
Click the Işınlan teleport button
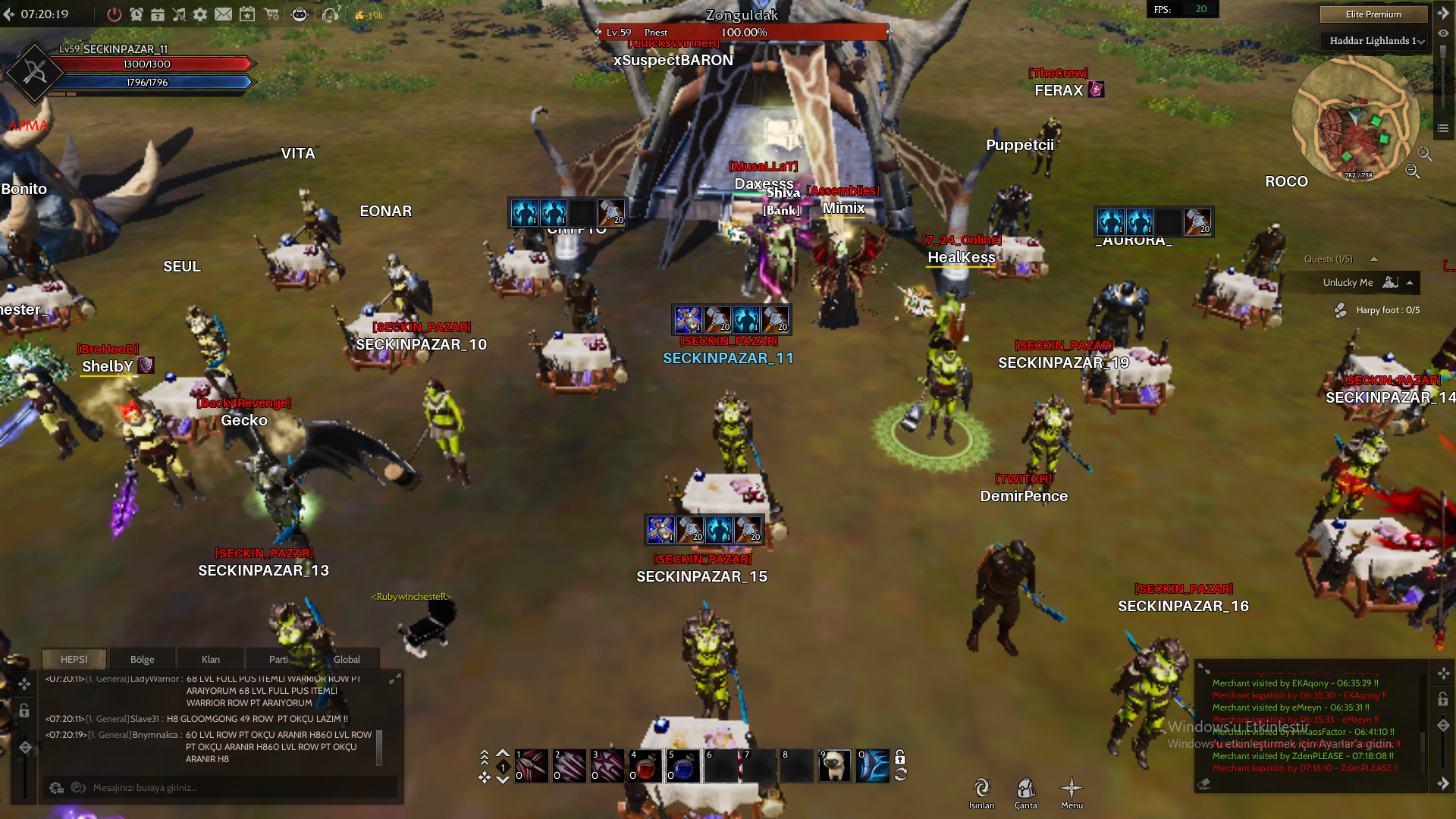pos(982,792)
